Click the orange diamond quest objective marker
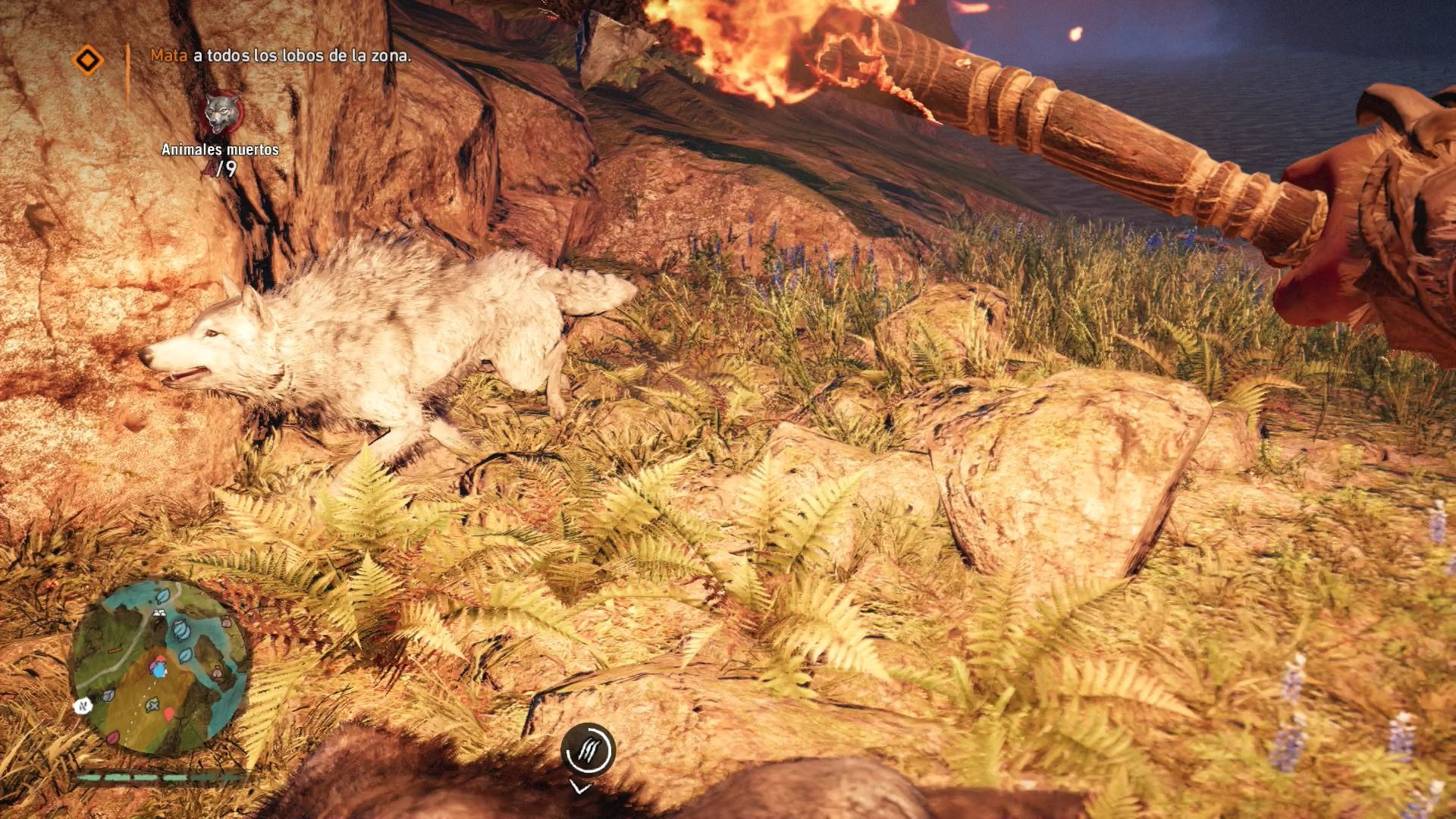The image size is (1456, 819). pyautogui.click(x=88, y=60)
